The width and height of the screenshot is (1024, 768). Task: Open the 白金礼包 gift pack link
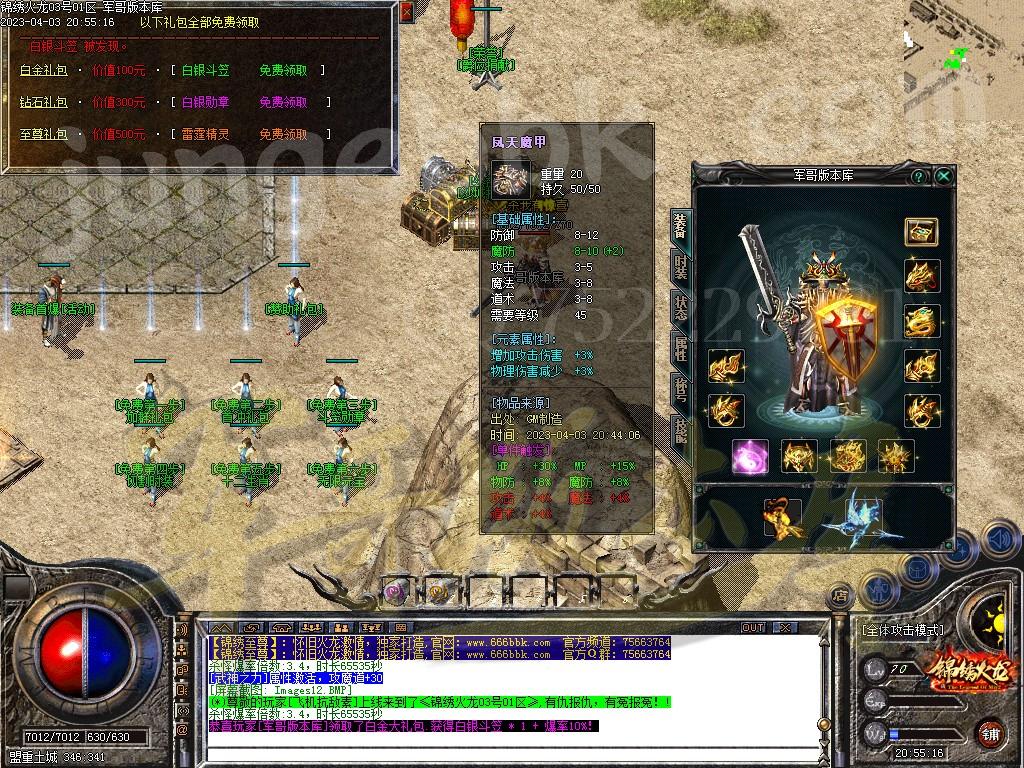(43, 71)
